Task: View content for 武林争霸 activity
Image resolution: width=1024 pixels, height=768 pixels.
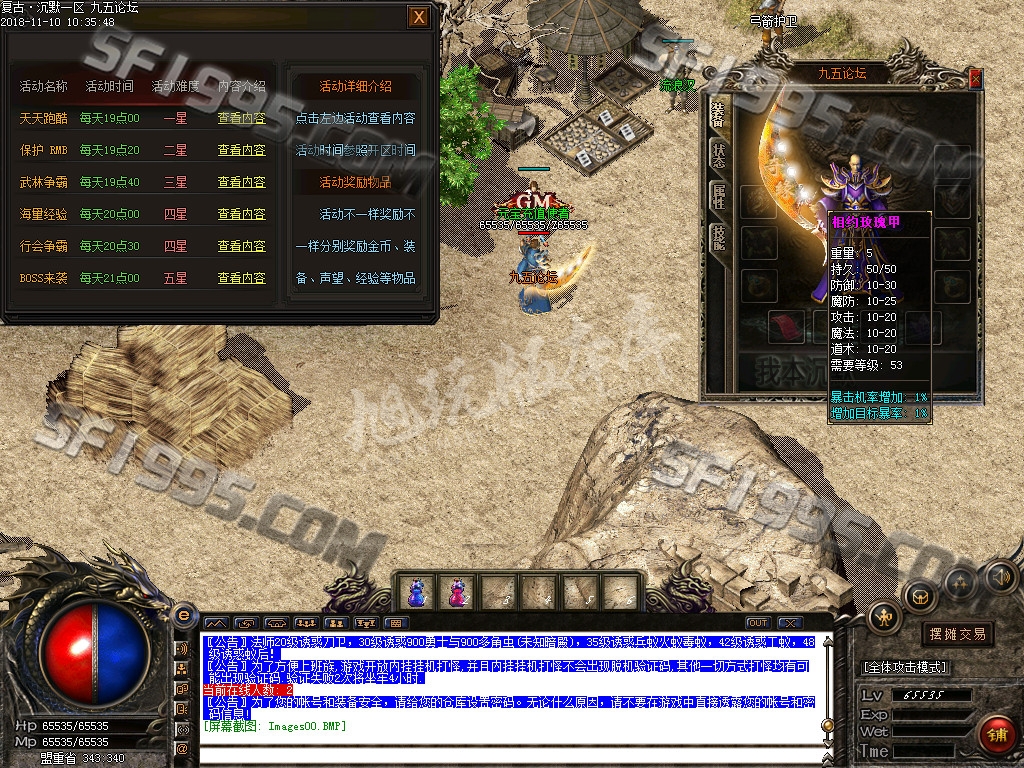Action: click(242, 182)
